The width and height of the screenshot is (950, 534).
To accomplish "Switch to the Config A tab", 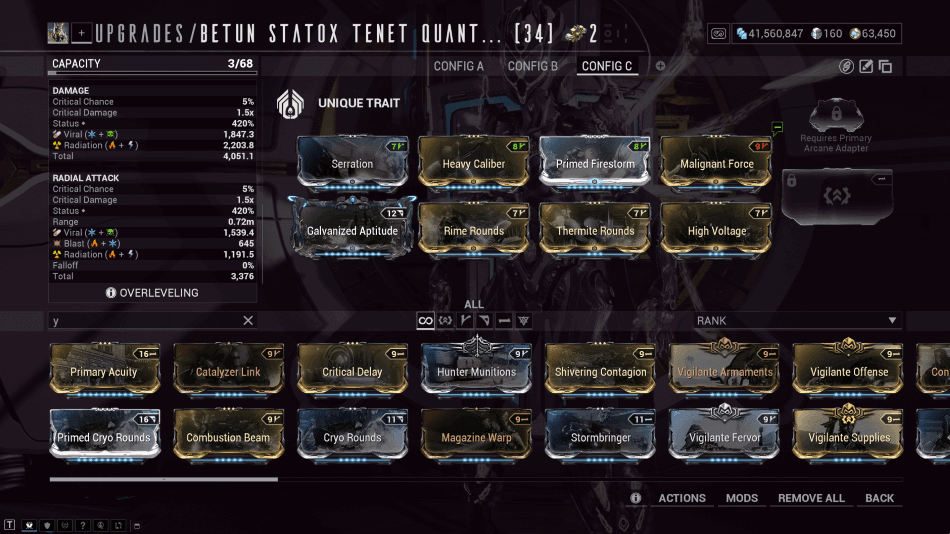I will coord(458,66).
